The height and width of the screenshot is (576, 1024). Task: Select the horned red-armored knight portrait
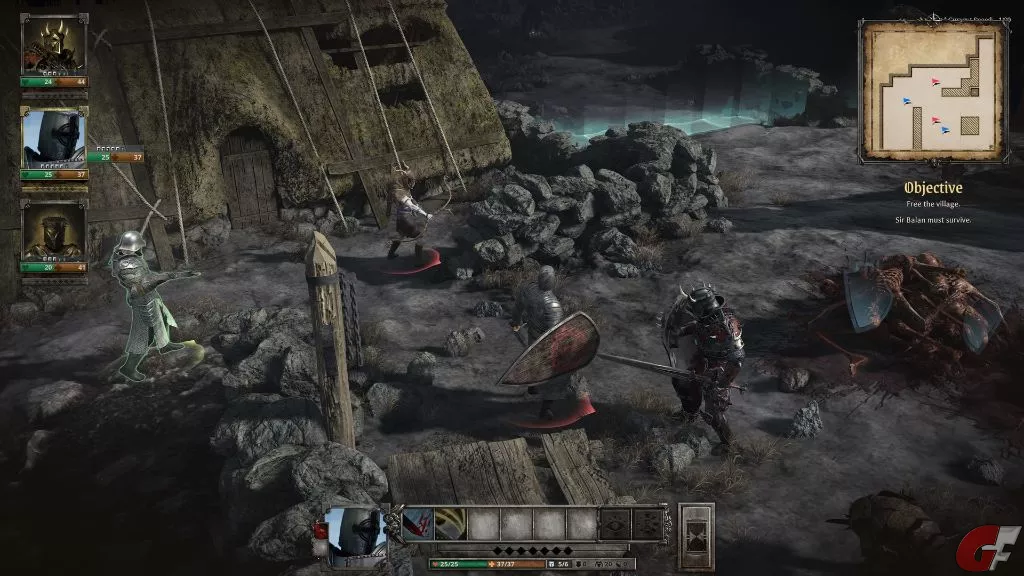click(x=54, y=44)
